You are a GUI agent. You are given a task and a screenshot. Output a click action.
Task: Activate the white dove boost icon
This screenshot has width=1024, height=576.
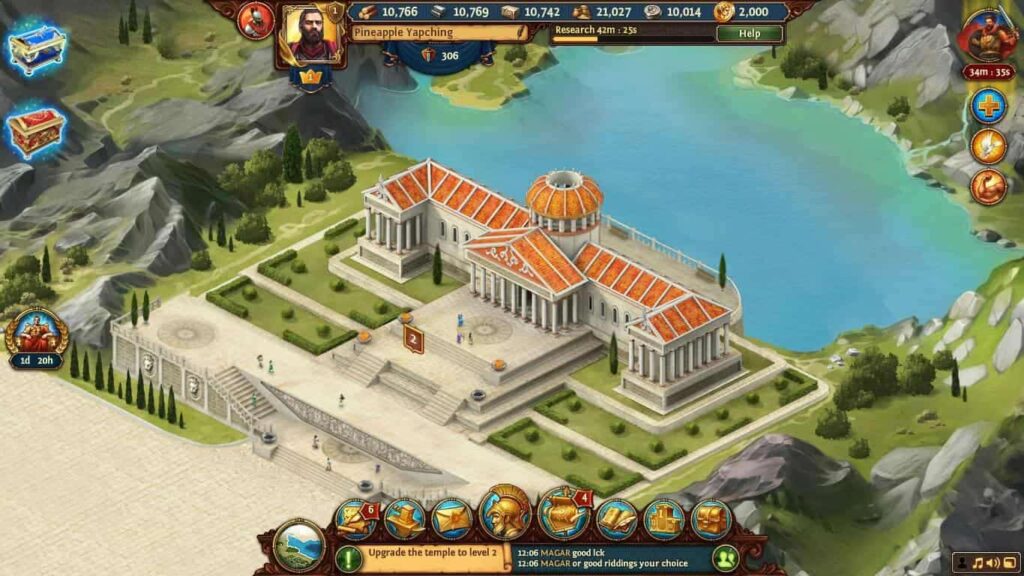988,147
